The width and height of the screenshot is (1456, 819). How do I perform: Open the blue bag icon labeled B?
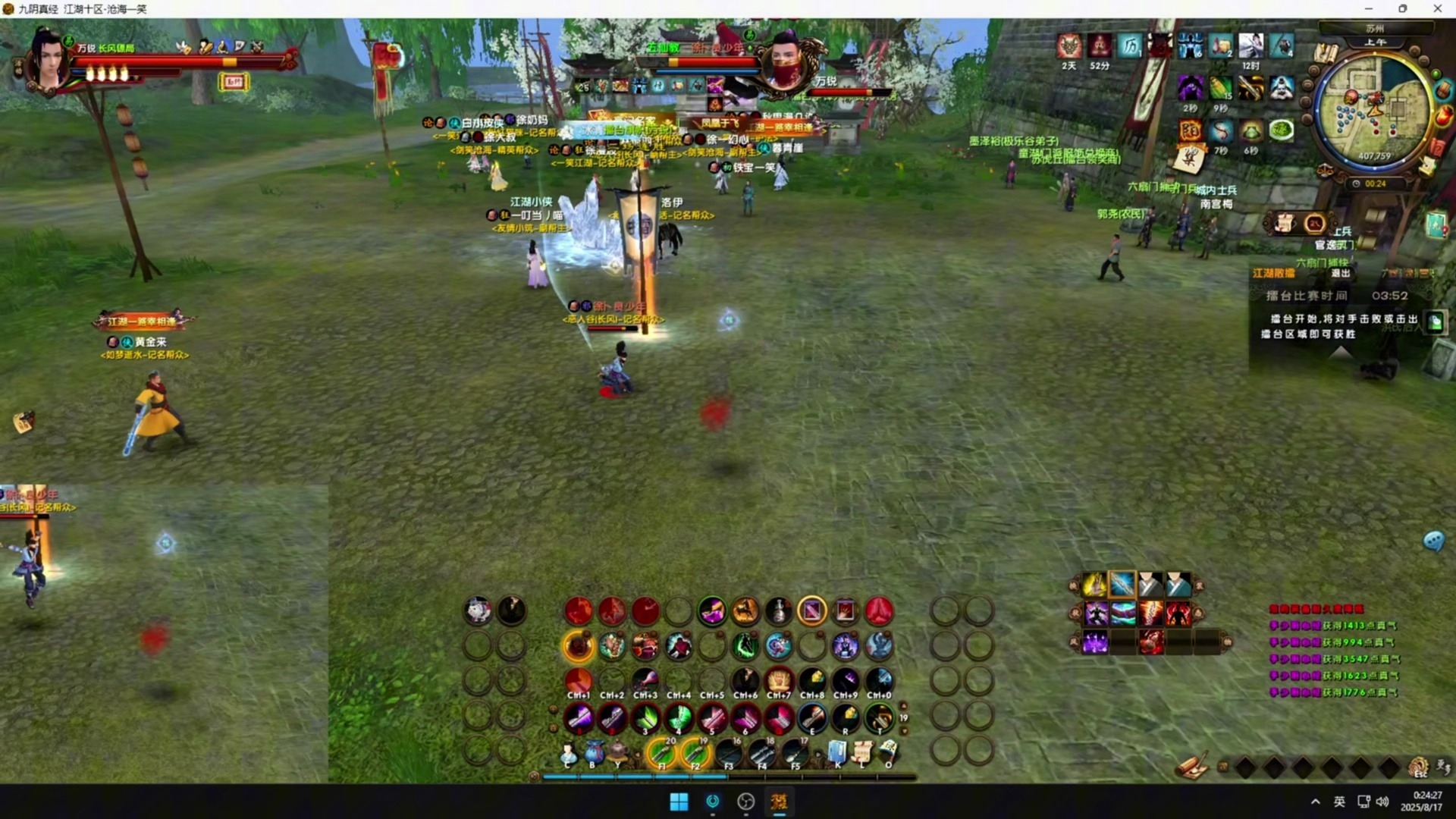594,753
